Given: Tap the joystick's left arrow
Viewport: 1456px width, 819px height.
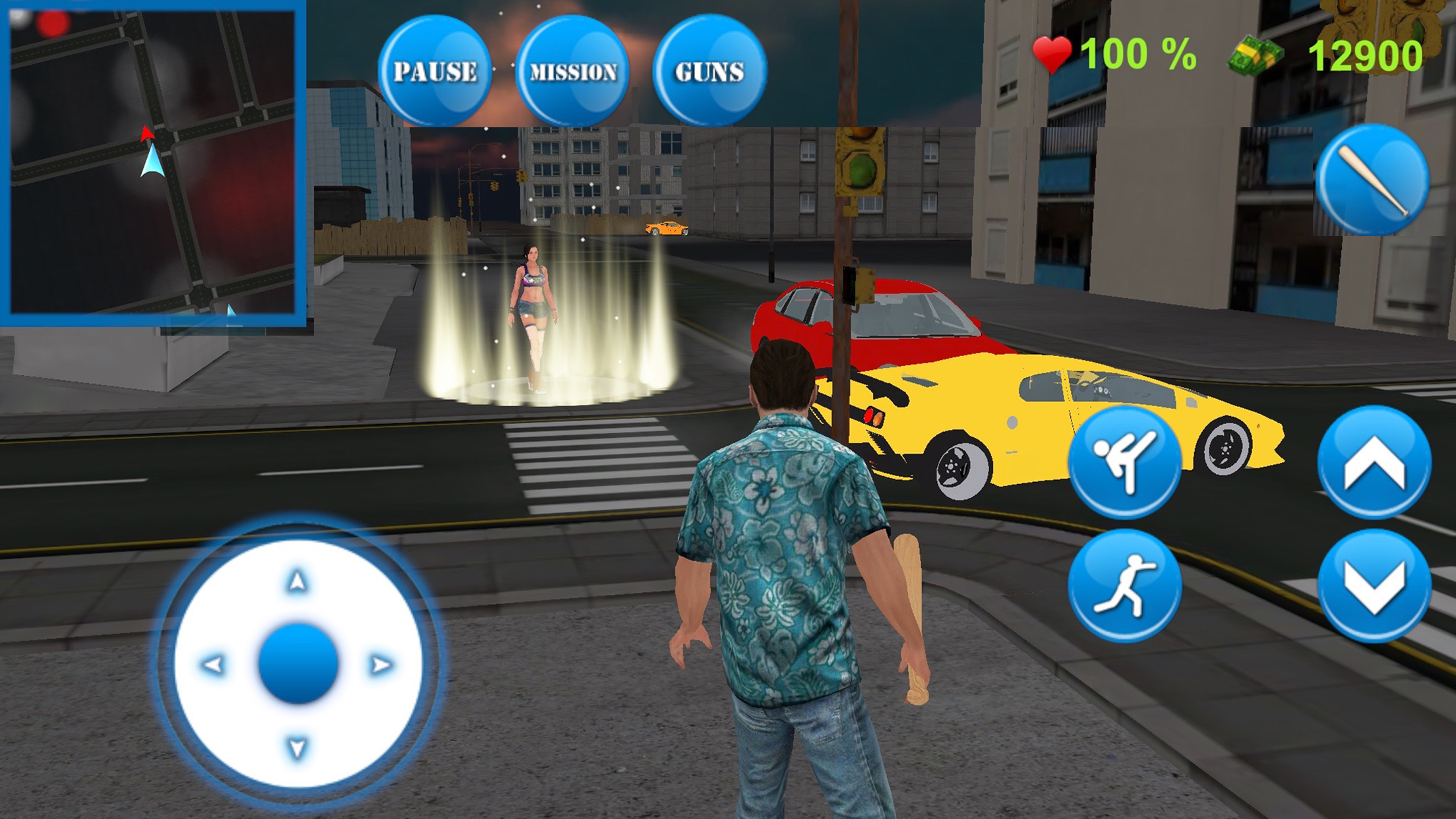Looking at the screenshot, I should [x=213, y=665].
